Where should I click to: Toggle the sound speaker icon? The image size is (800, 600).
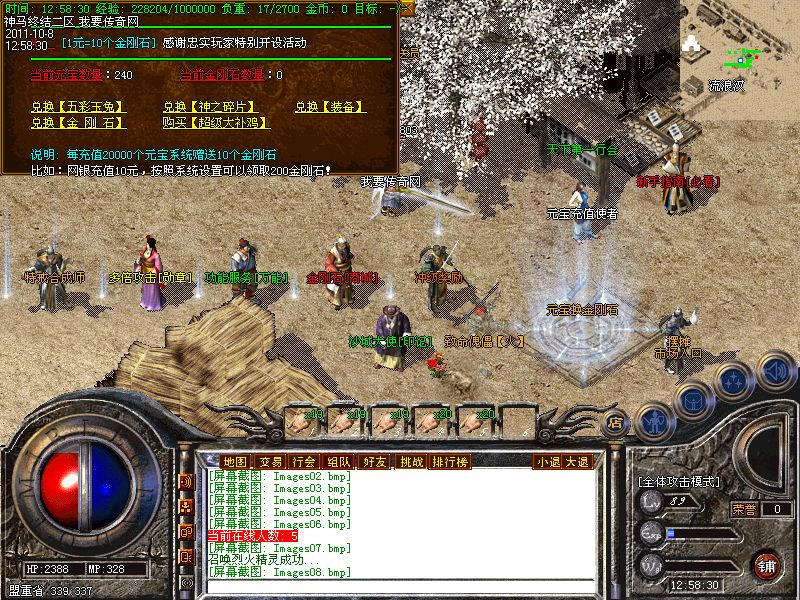point(775,371)
